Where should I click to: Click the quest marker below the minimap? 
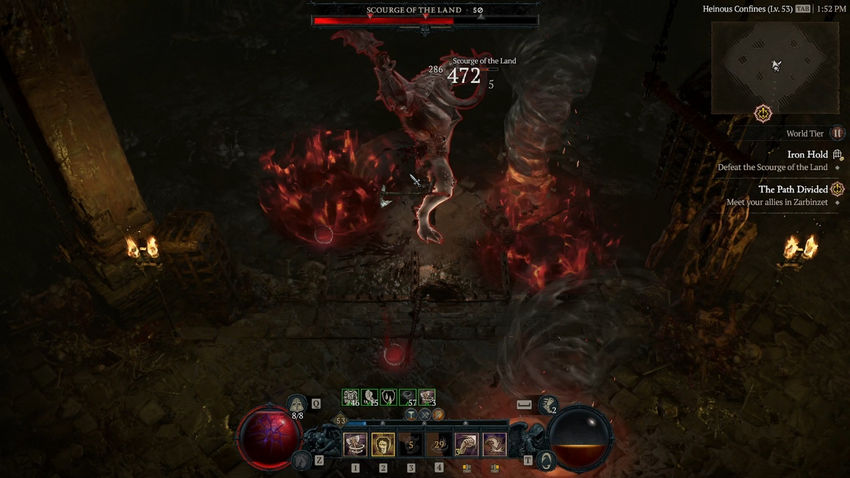coord(765,114)
